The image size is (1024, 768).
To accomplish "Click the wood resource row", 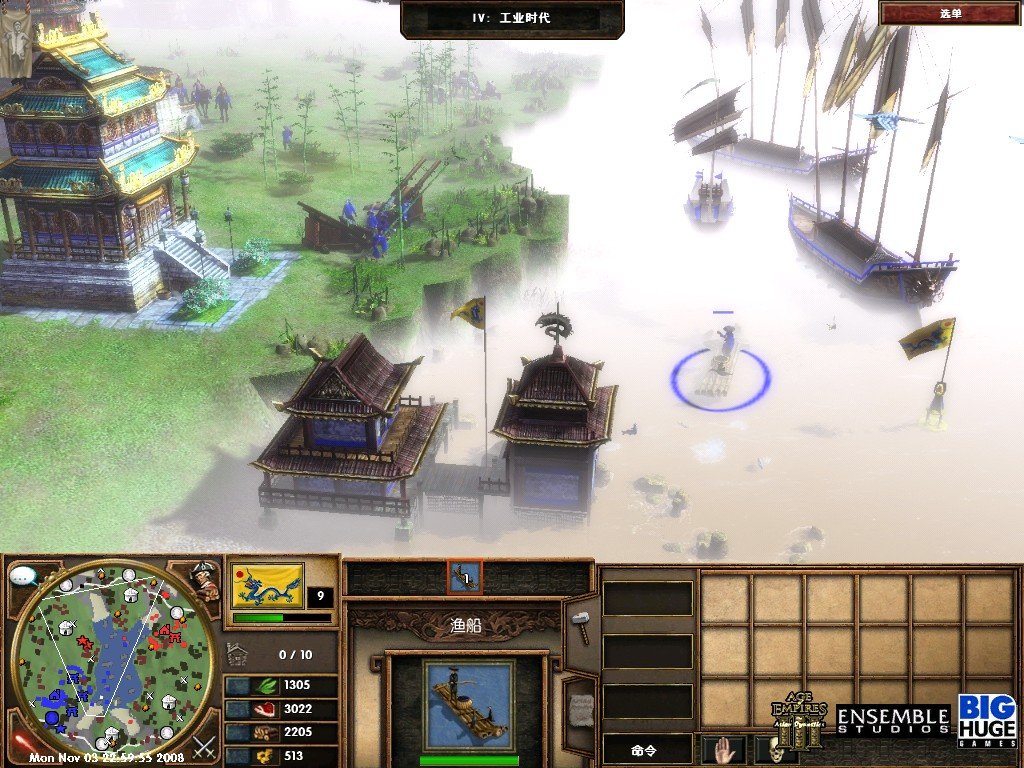I will (281, 733).
